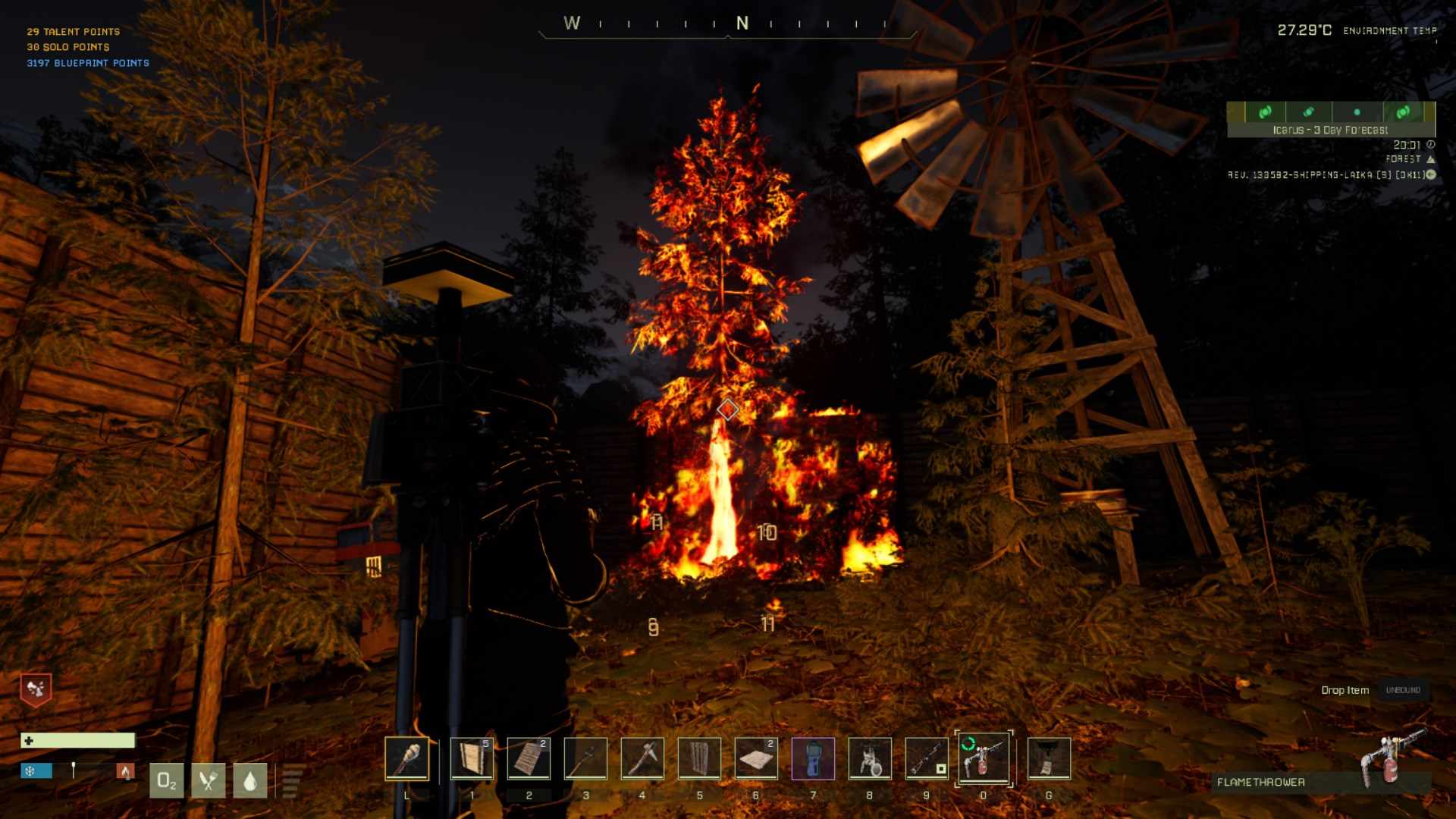Click the compass bar heading strip
Viewport: 1456px width, 819px height.
click(728, 25)
